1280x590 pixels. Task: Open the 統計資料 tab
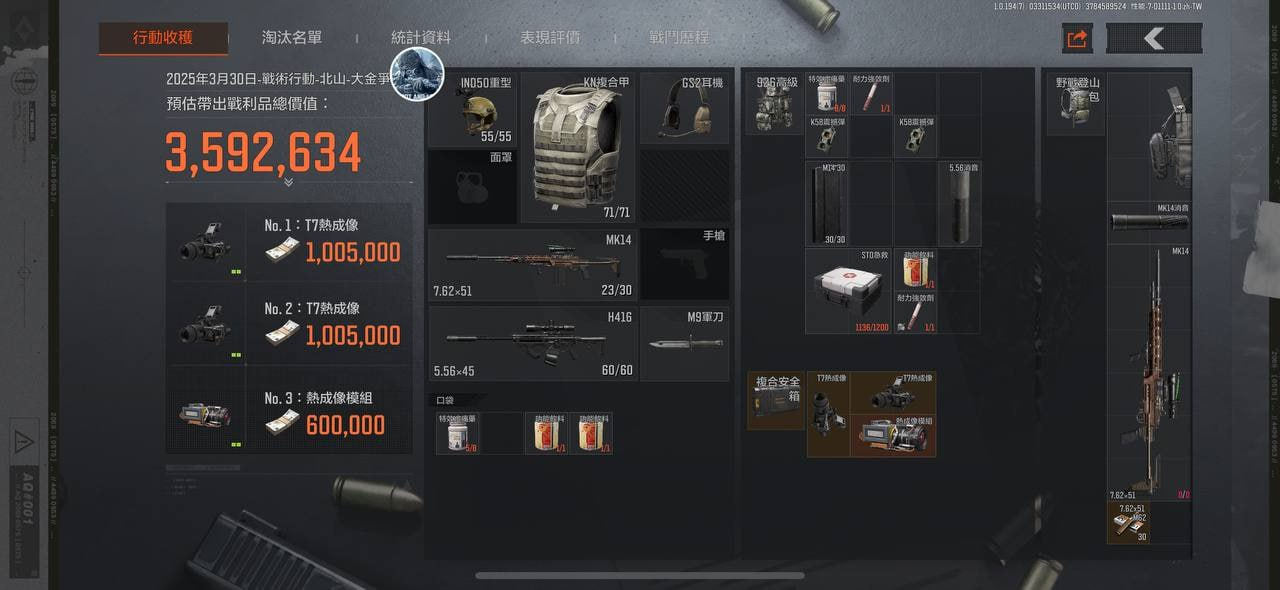click(421, 38)
